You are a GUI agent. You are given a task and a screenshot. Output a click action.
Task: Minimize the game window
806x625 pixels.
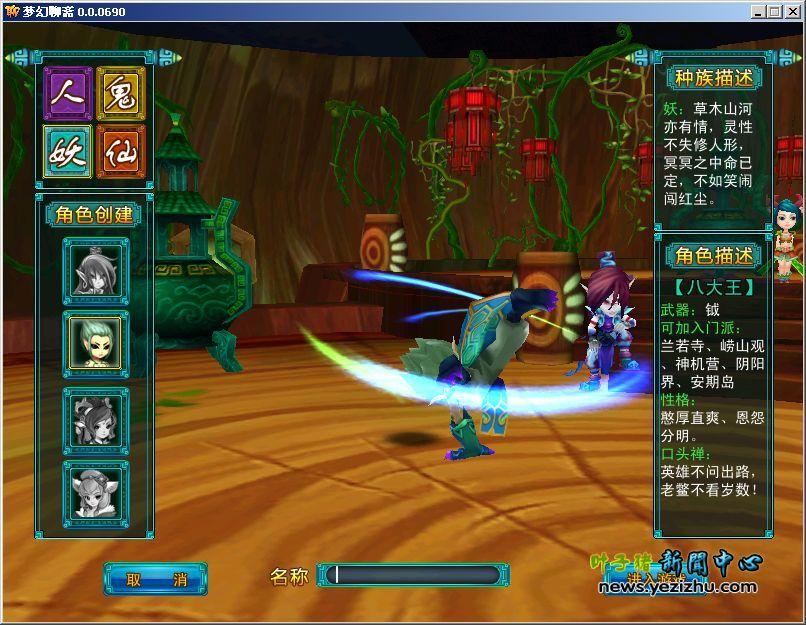click(759, 11)
